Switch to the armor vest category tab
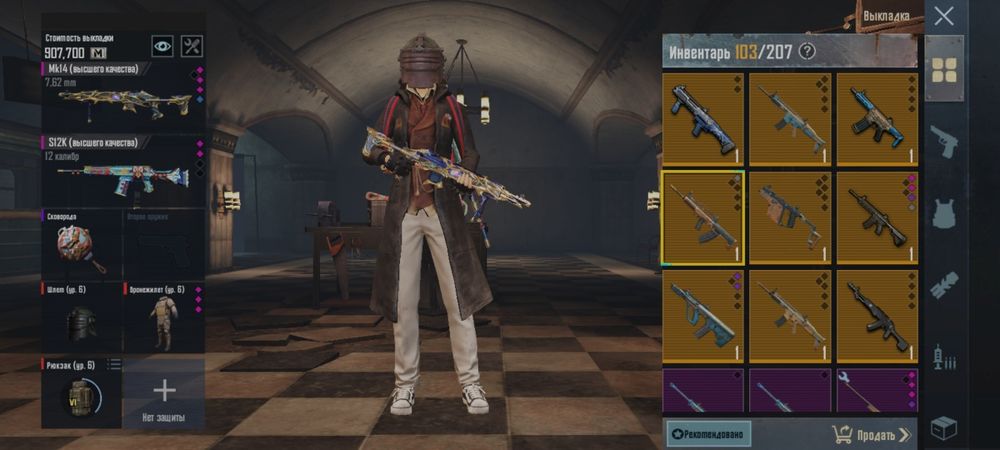1000x450 pixels. 944,213
